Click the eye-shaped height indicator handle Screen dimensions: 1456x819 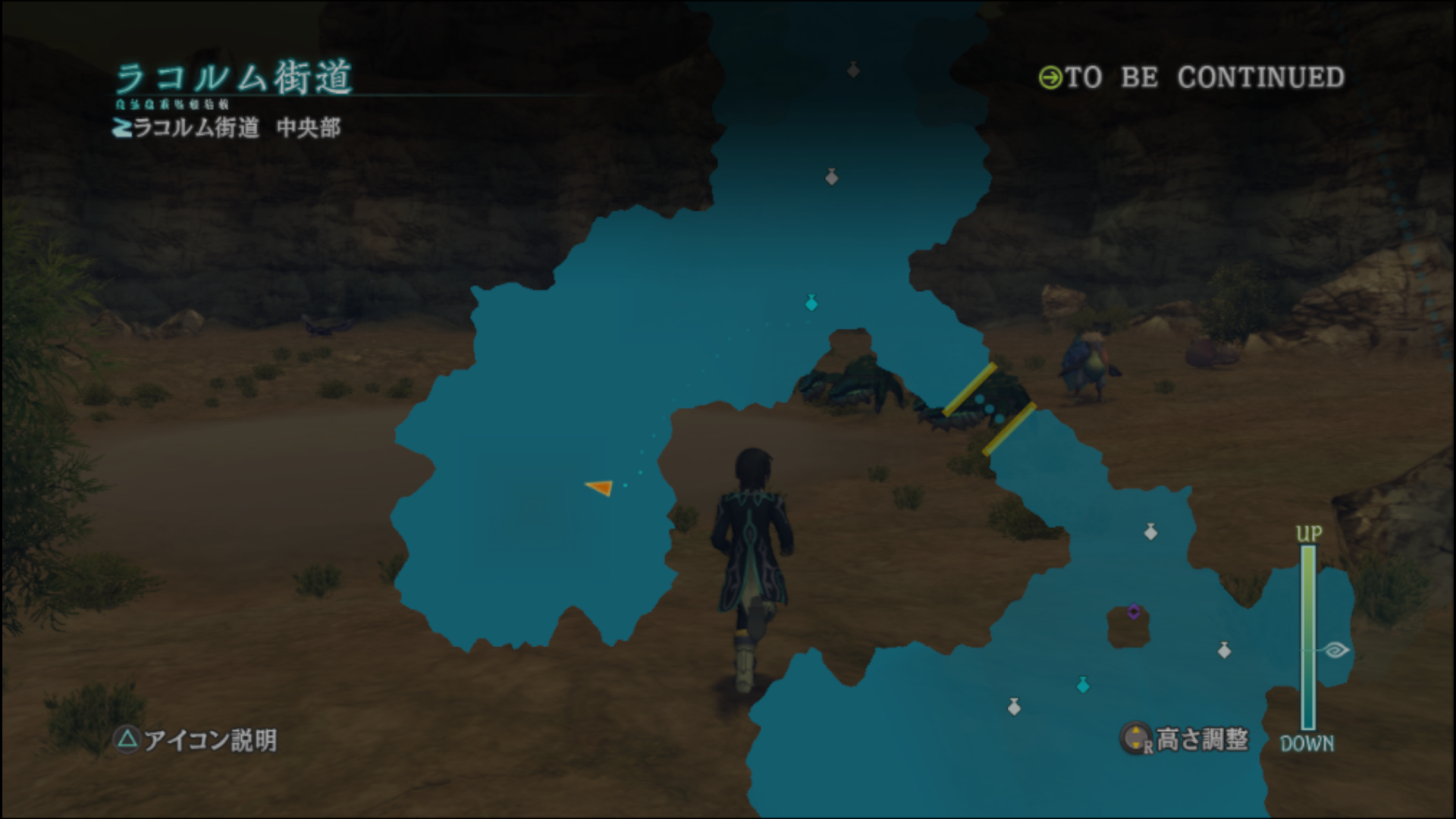[x=1335, y=650]
